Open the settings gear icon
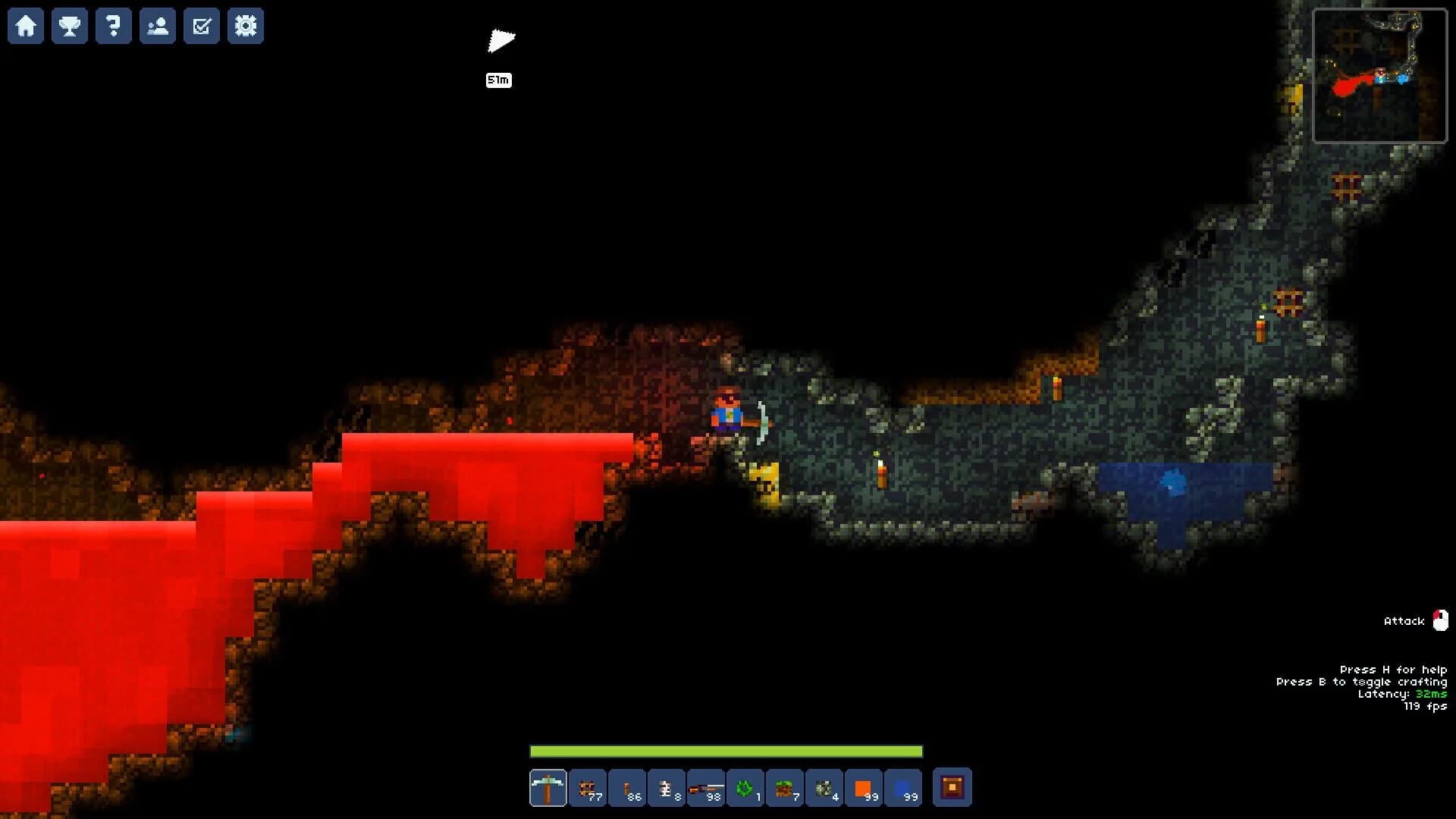1456x819 pixels. click(x=245, y=26)
